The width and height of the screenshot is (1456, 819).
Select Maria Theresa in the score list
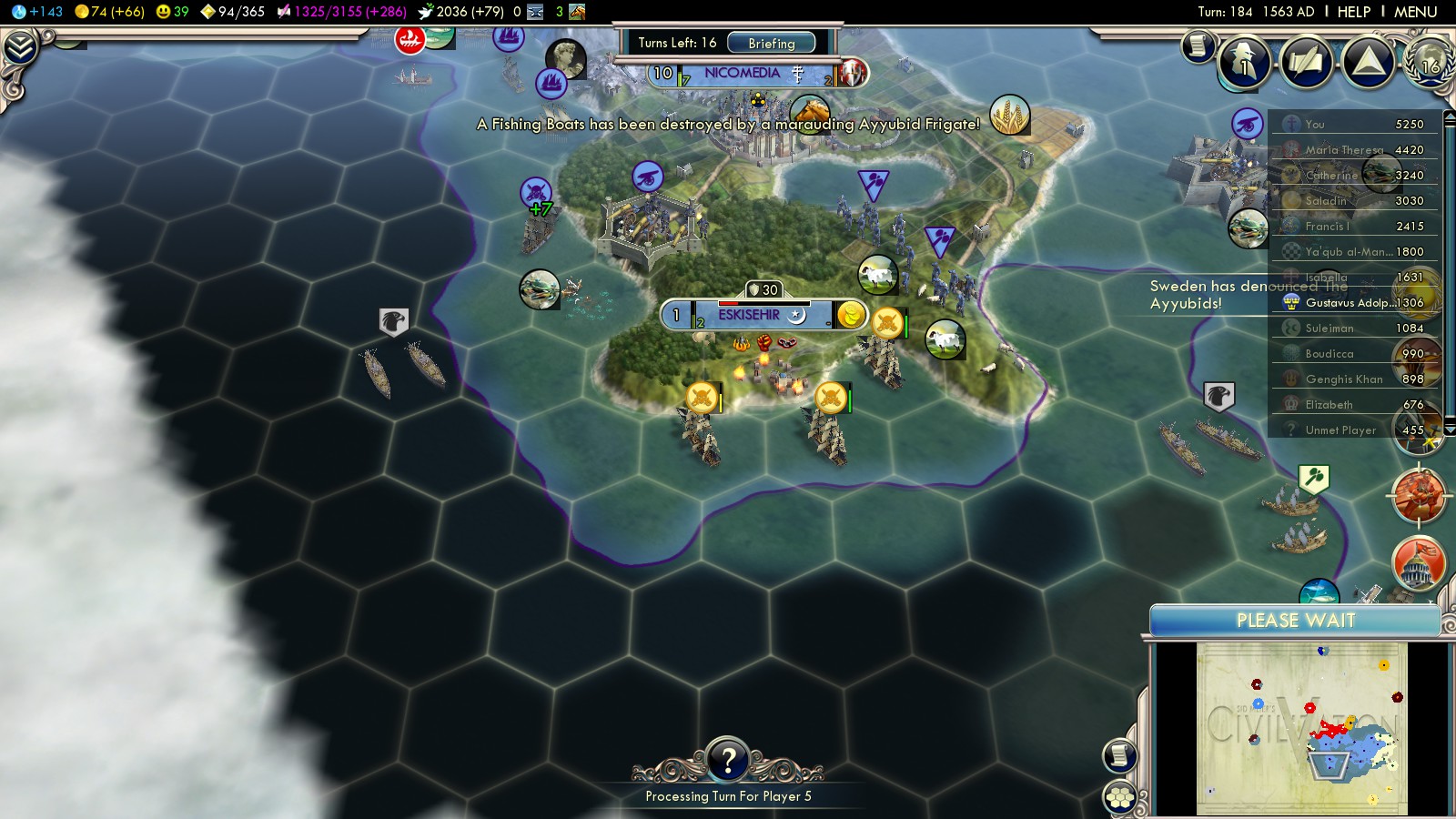coord(1344,150)
